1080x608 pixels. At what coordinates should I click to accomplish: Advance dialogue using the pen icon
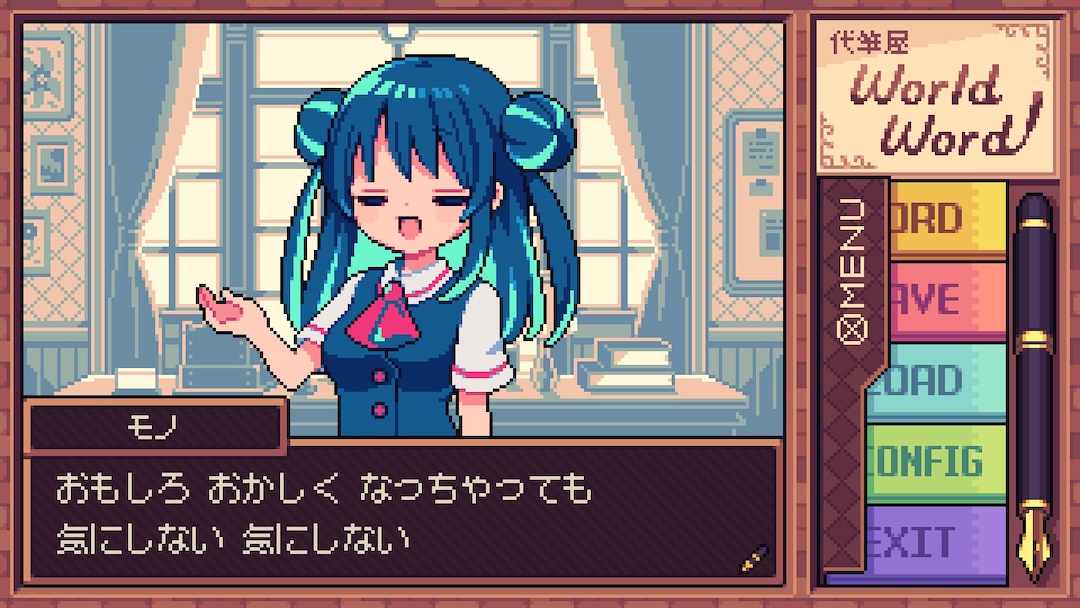tap(753, 558)
